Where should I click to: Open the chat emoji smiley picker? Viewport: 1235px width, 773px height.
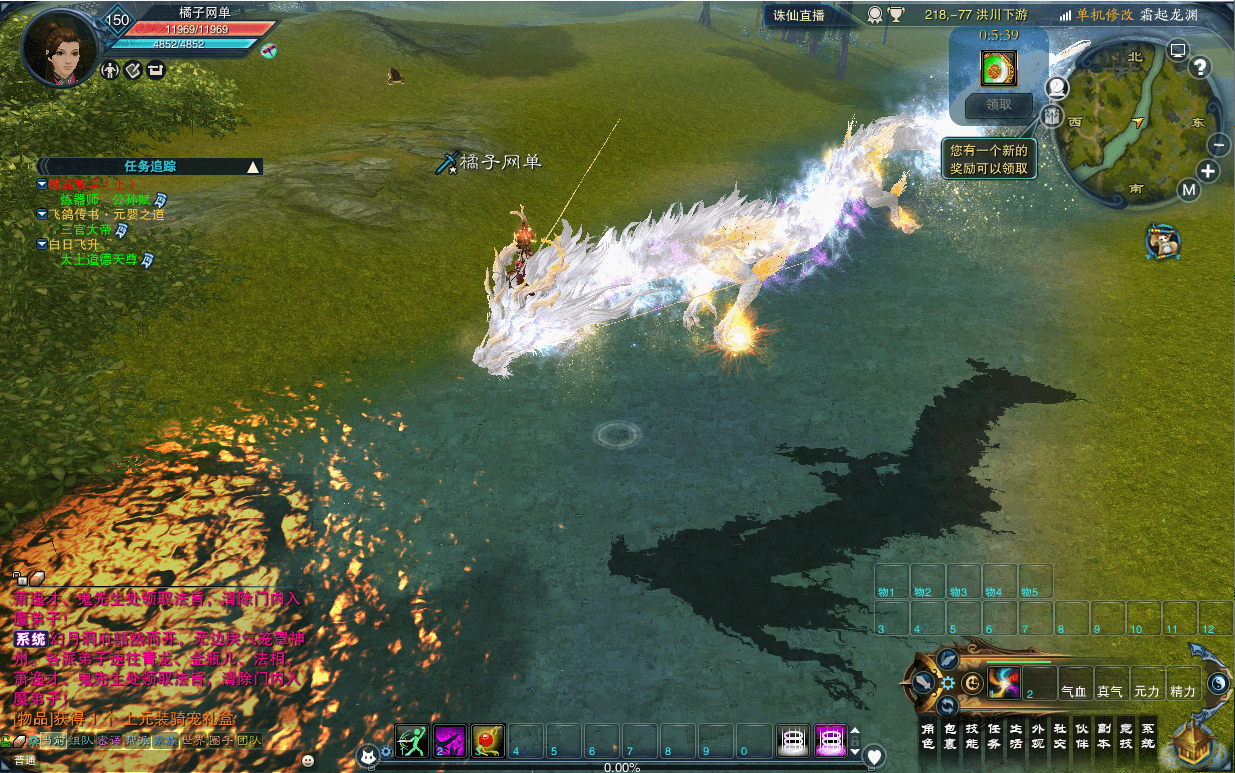tap(307, 760)
